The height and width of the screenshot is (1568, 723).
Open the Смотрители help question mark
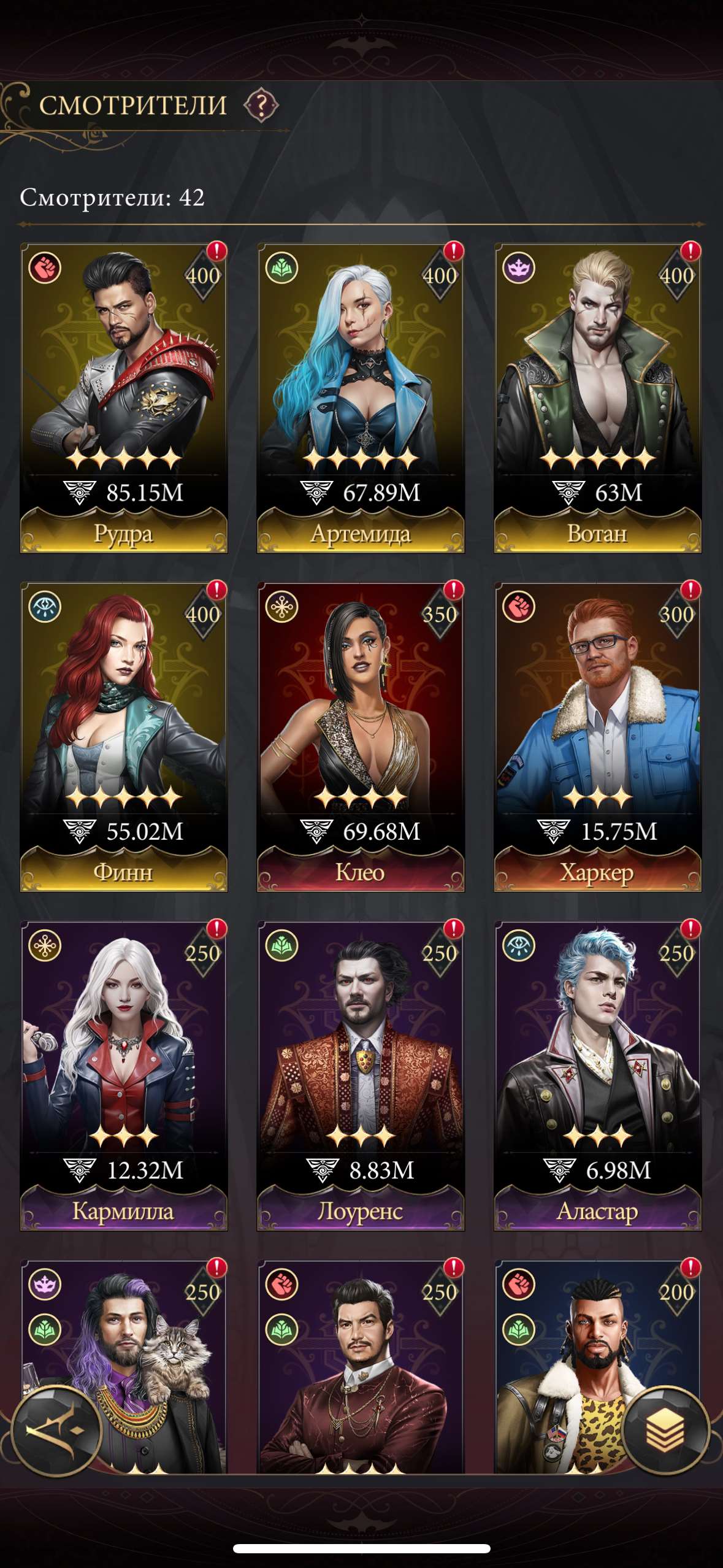pyautogui.click(x=261, y=106)
